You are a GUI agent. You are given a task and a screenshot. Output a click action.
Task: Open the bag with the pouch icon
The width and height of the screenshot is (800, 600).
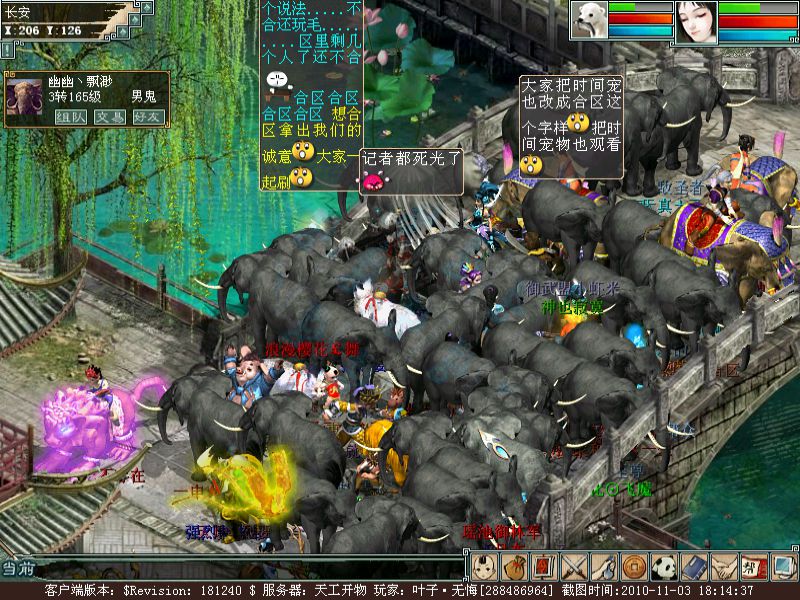515,567
